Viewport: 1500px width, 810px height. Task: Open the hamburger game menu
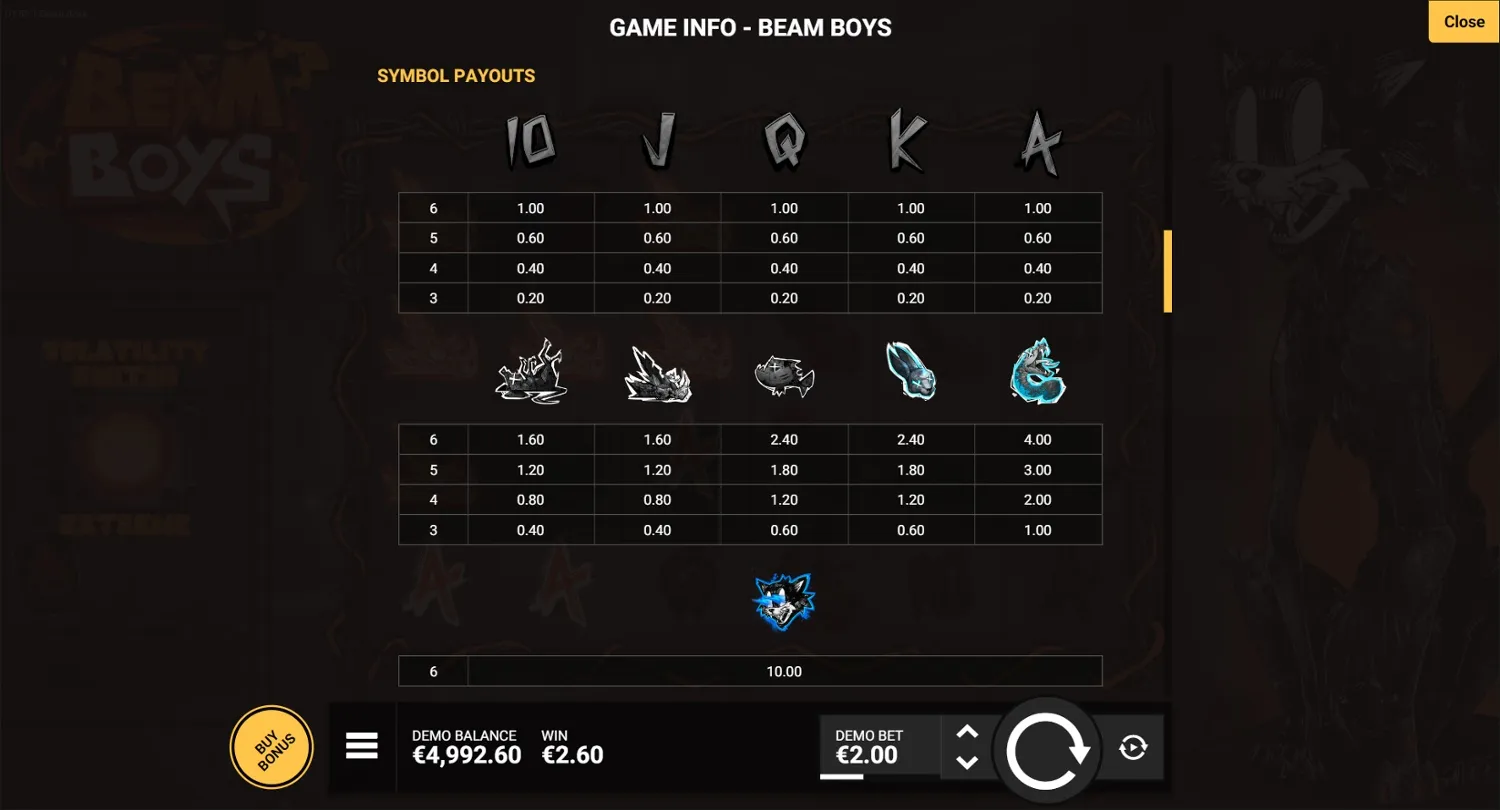(x=362, y=746)
